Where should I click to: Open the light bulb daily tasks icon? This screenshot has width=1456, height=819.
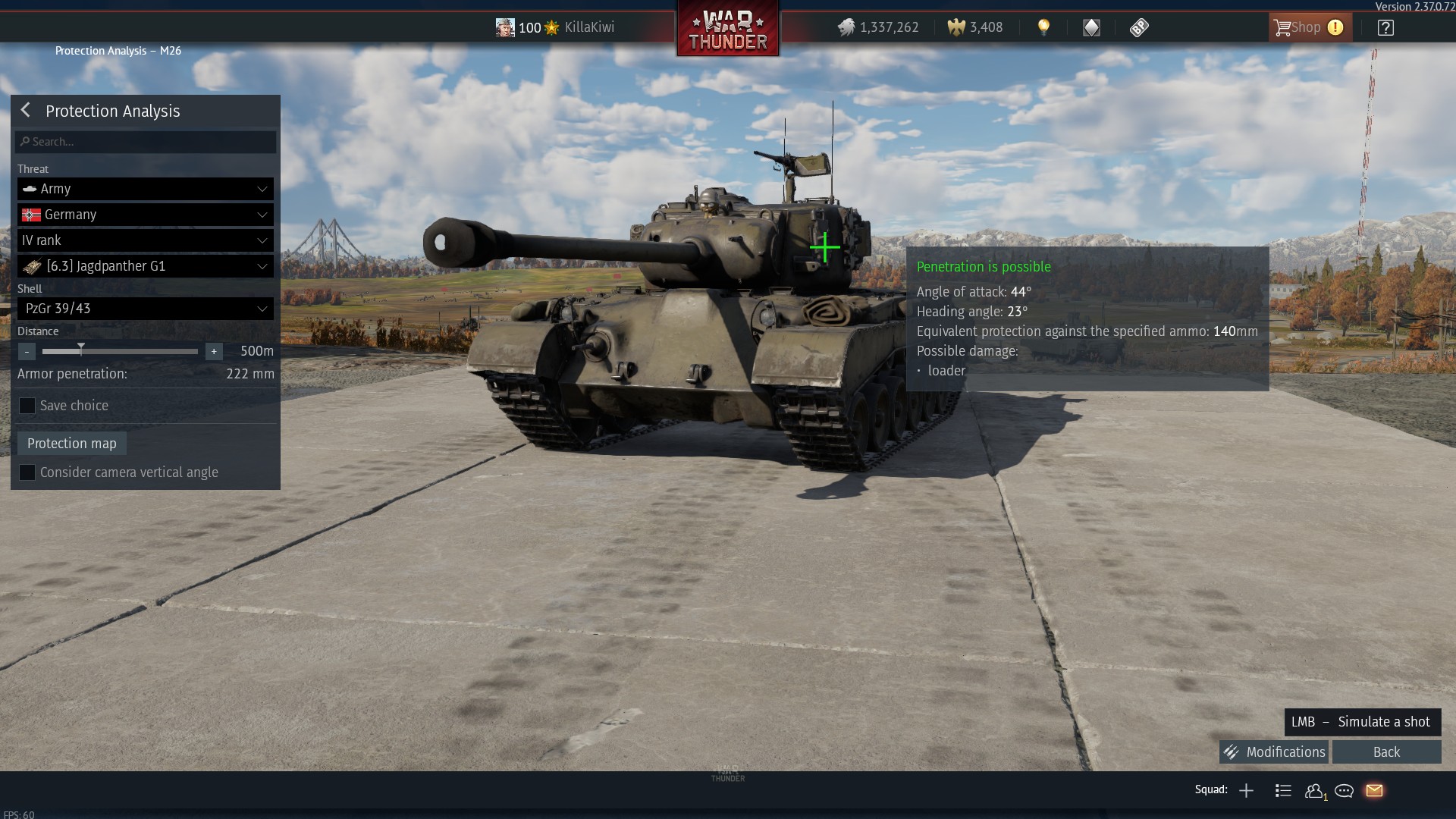(1045, 27)
